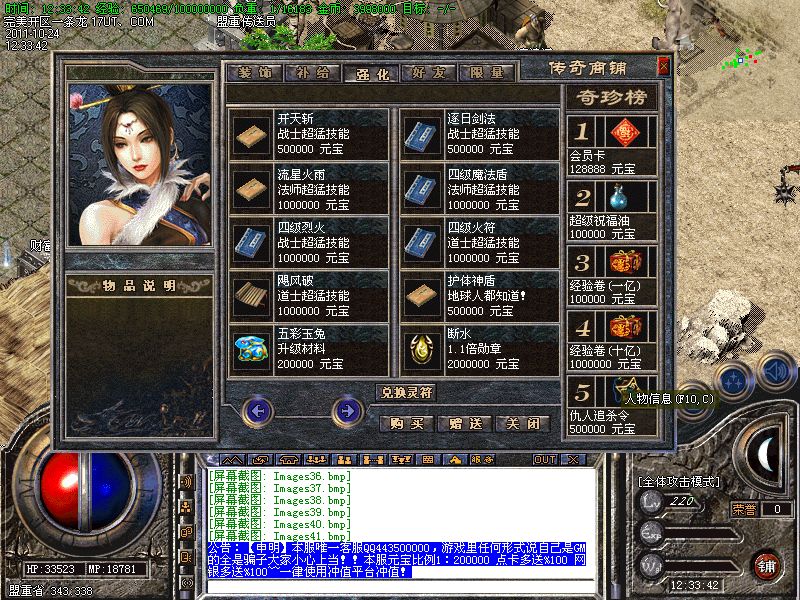
Task: Select the 流星火雨 mage skill item
Action: point(253,188)
